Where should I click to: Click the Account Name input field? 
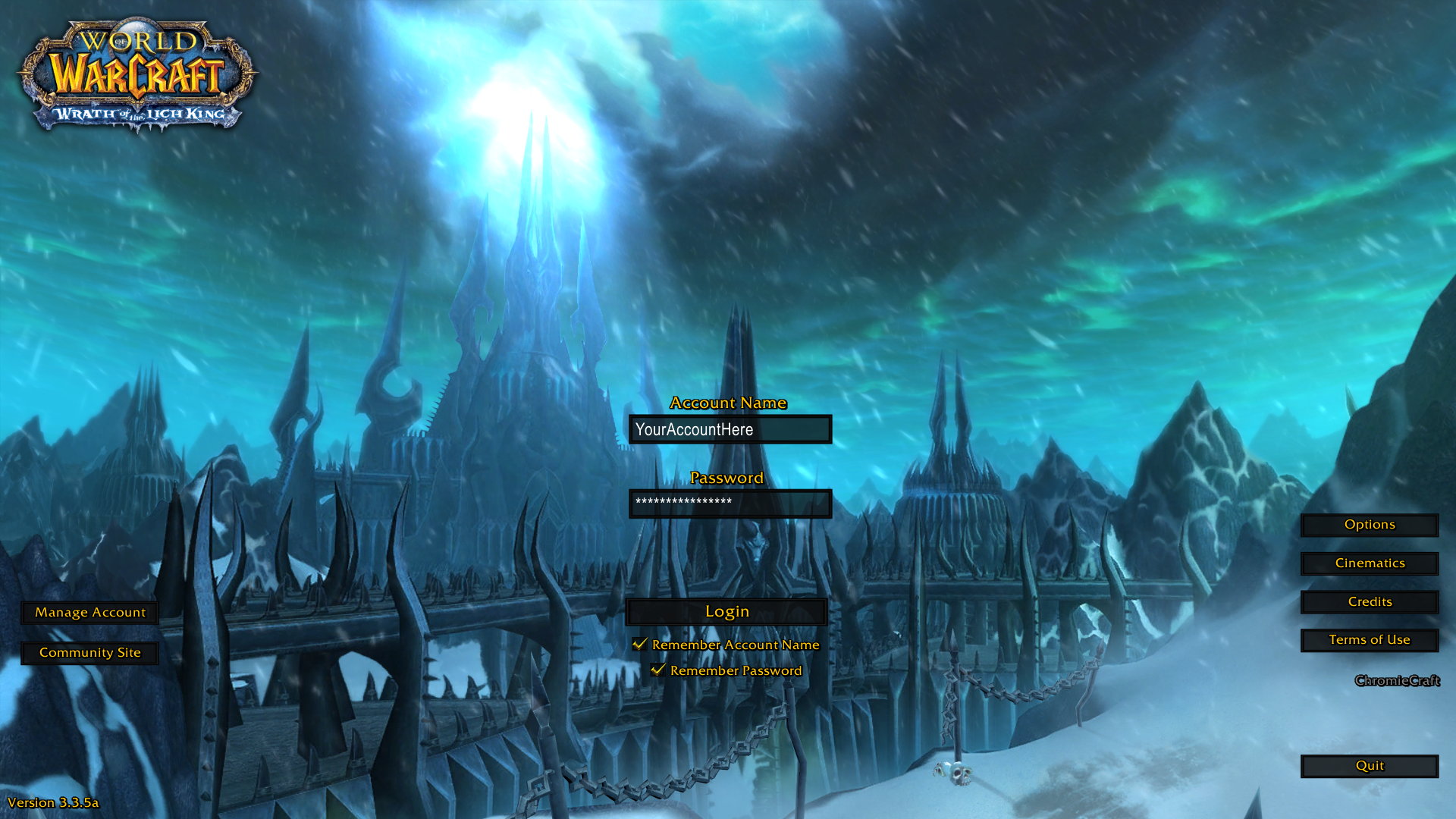(730, 429)
